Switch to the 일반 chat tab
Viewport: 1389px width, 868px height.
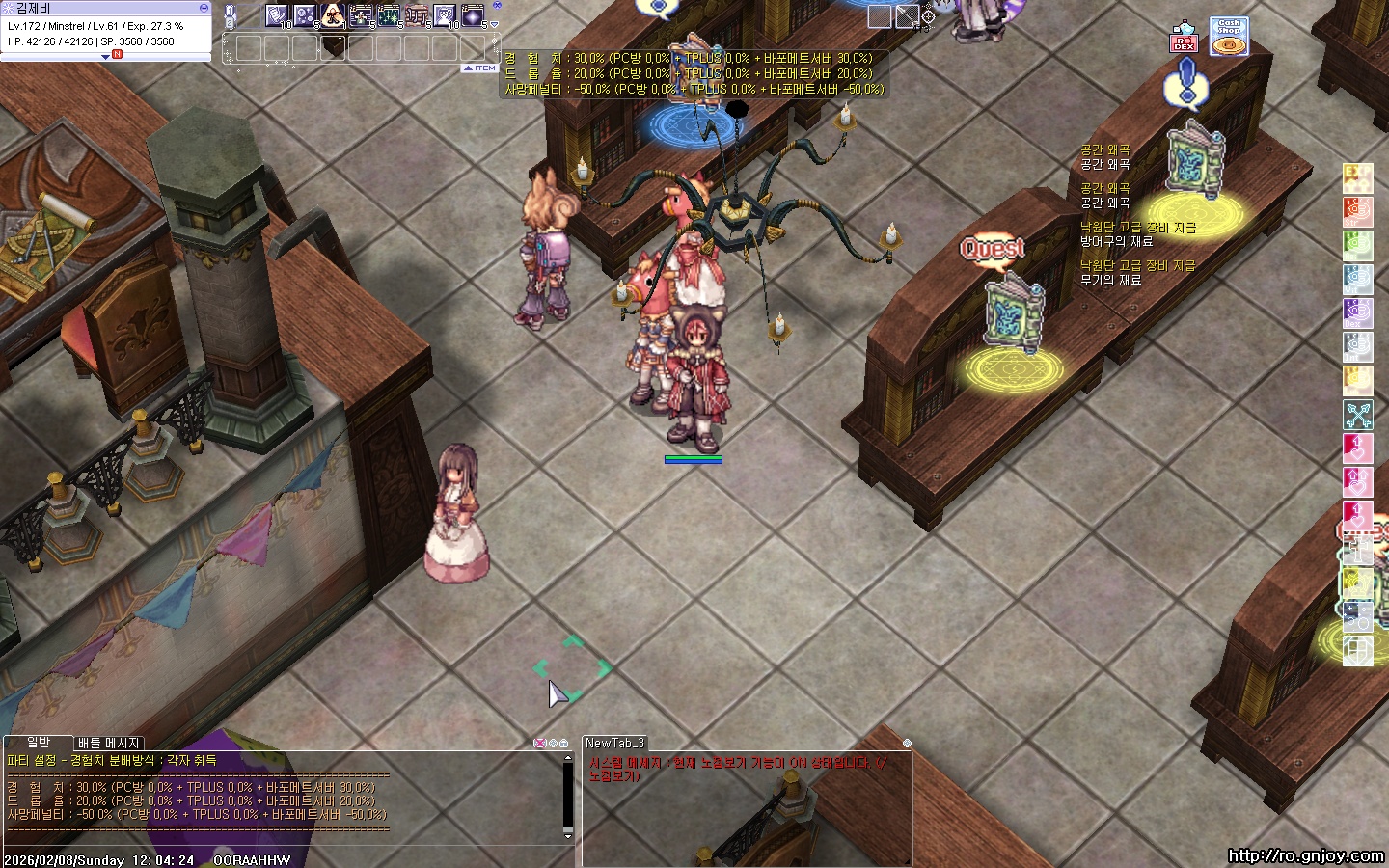tap(39, 743)
